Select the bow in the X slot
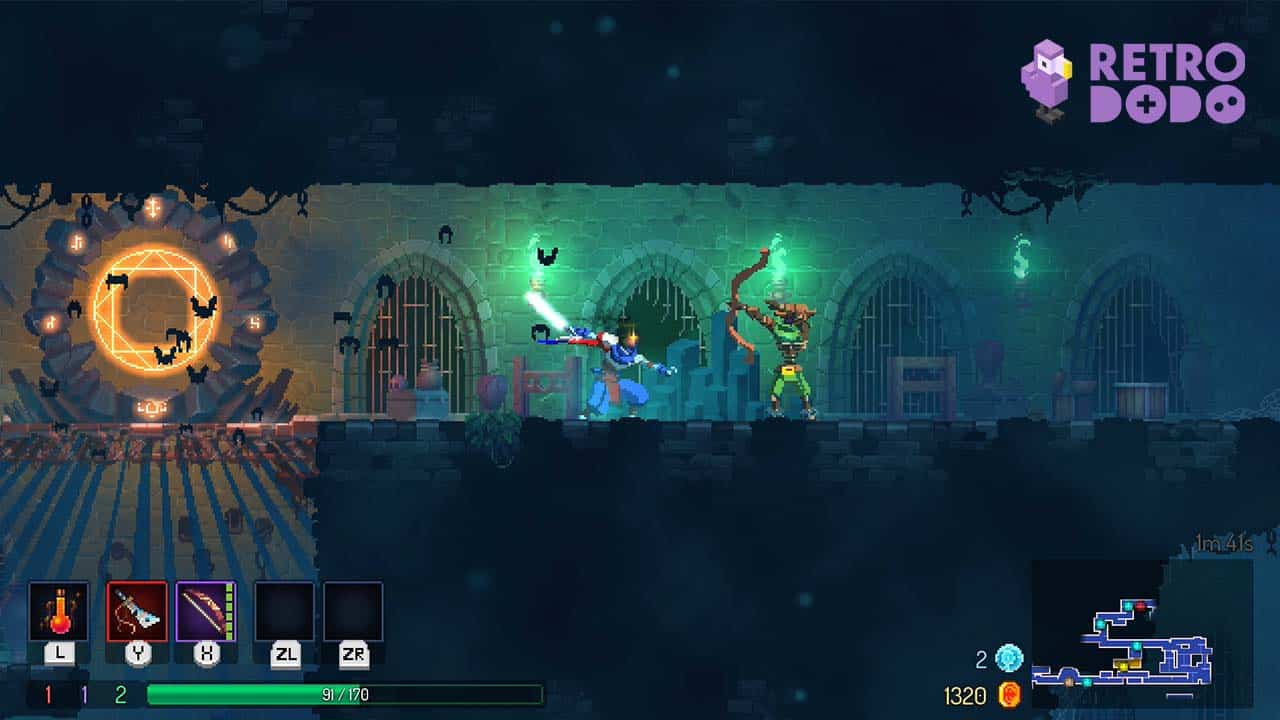This screenshot has height=720, width=1280. (x=203, y=612)
